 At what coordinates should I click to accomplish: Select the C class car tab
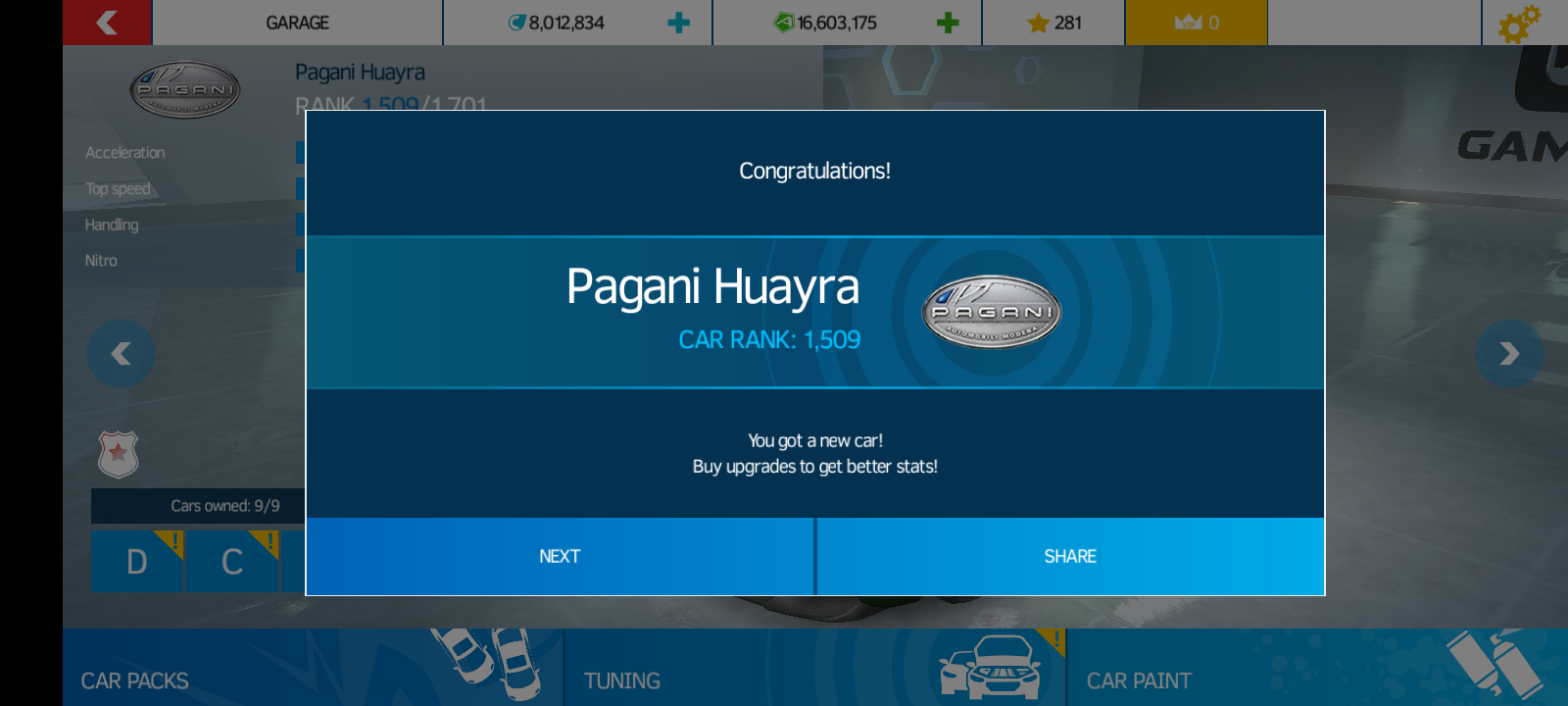click(x=232, y=562)
